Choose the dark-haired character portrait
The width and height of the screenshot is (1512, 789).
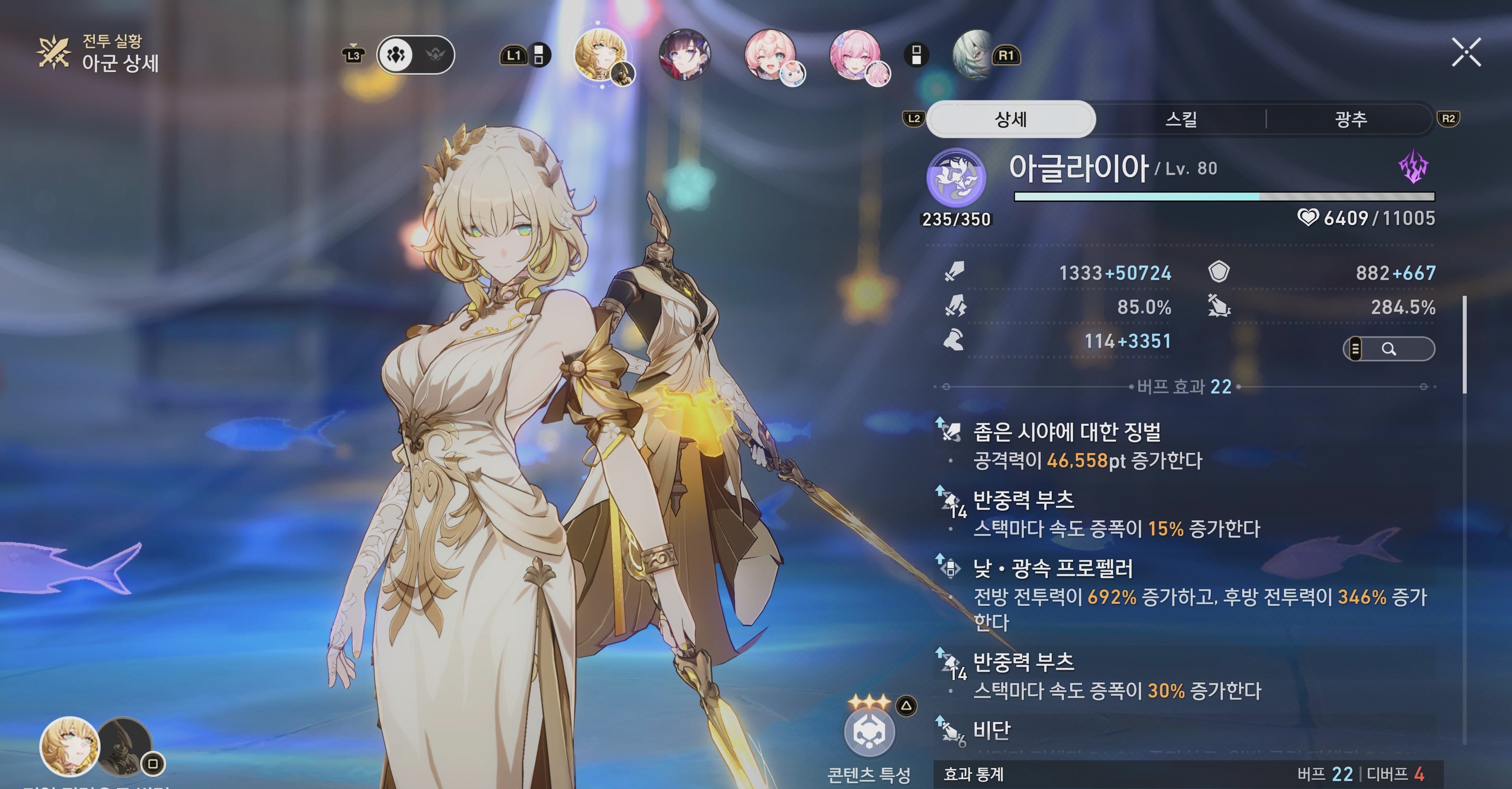tap(684, 55)
